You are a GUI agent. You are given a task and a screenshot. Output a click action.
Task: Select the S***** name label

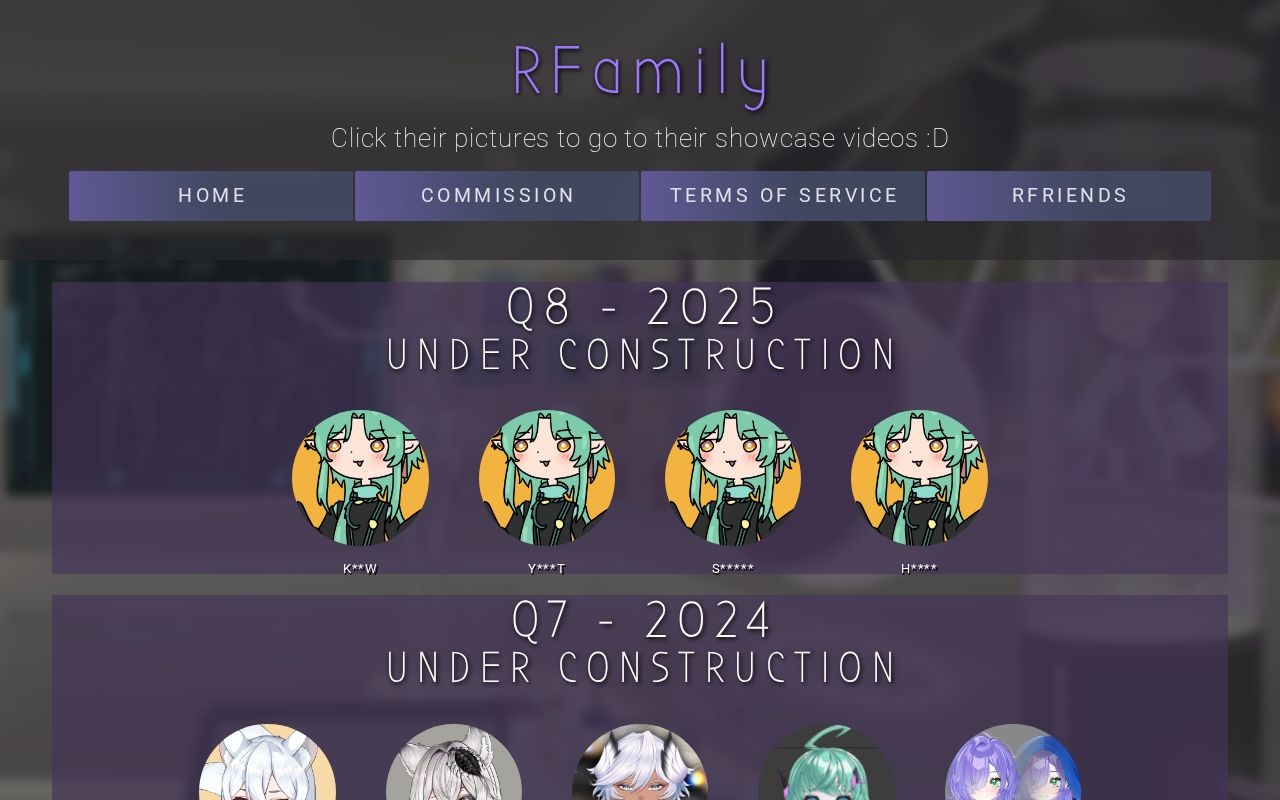click(x=733, y=568)
